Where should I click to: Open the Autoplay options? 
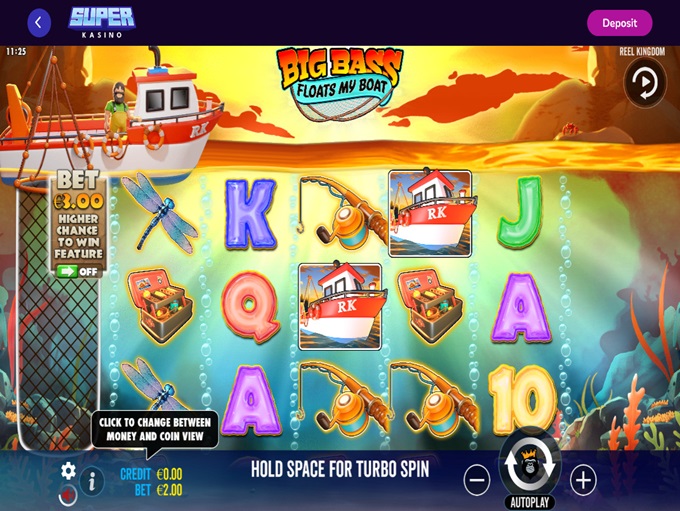[x=530, y=502]
